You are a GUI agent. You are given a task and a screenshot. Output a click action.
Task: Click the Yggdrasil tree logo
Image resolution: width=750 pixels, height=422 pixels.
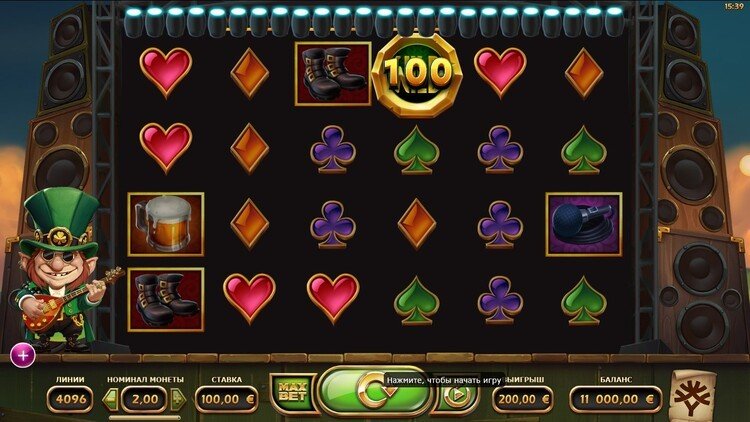692,394
